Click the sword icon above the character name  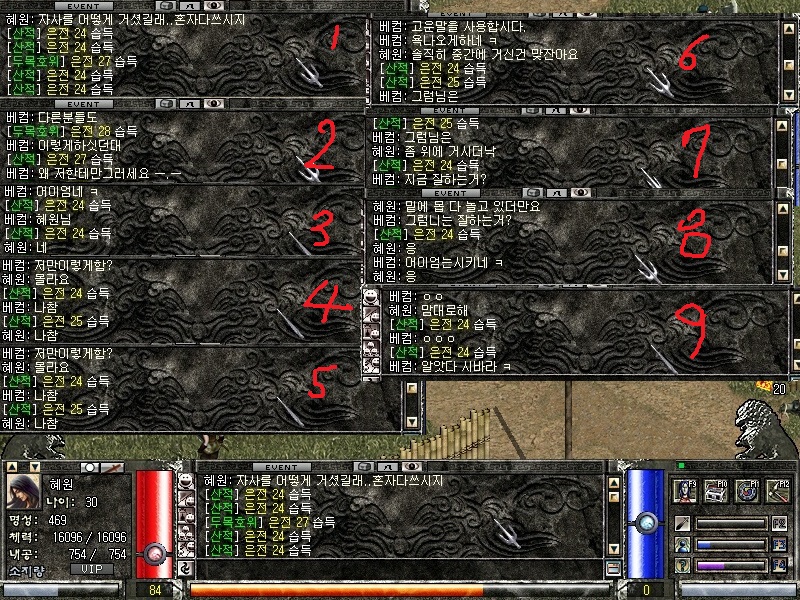coord(112,468)
